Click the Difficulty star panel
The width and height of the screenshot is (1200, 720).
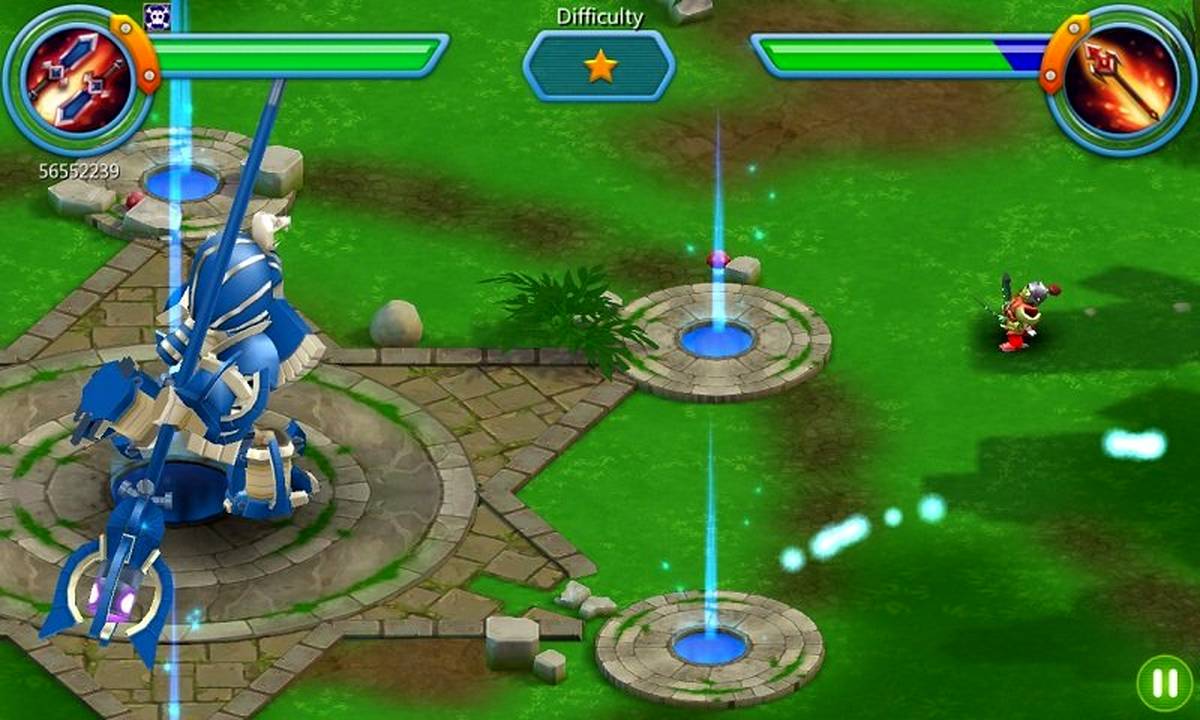coord(599,66)
